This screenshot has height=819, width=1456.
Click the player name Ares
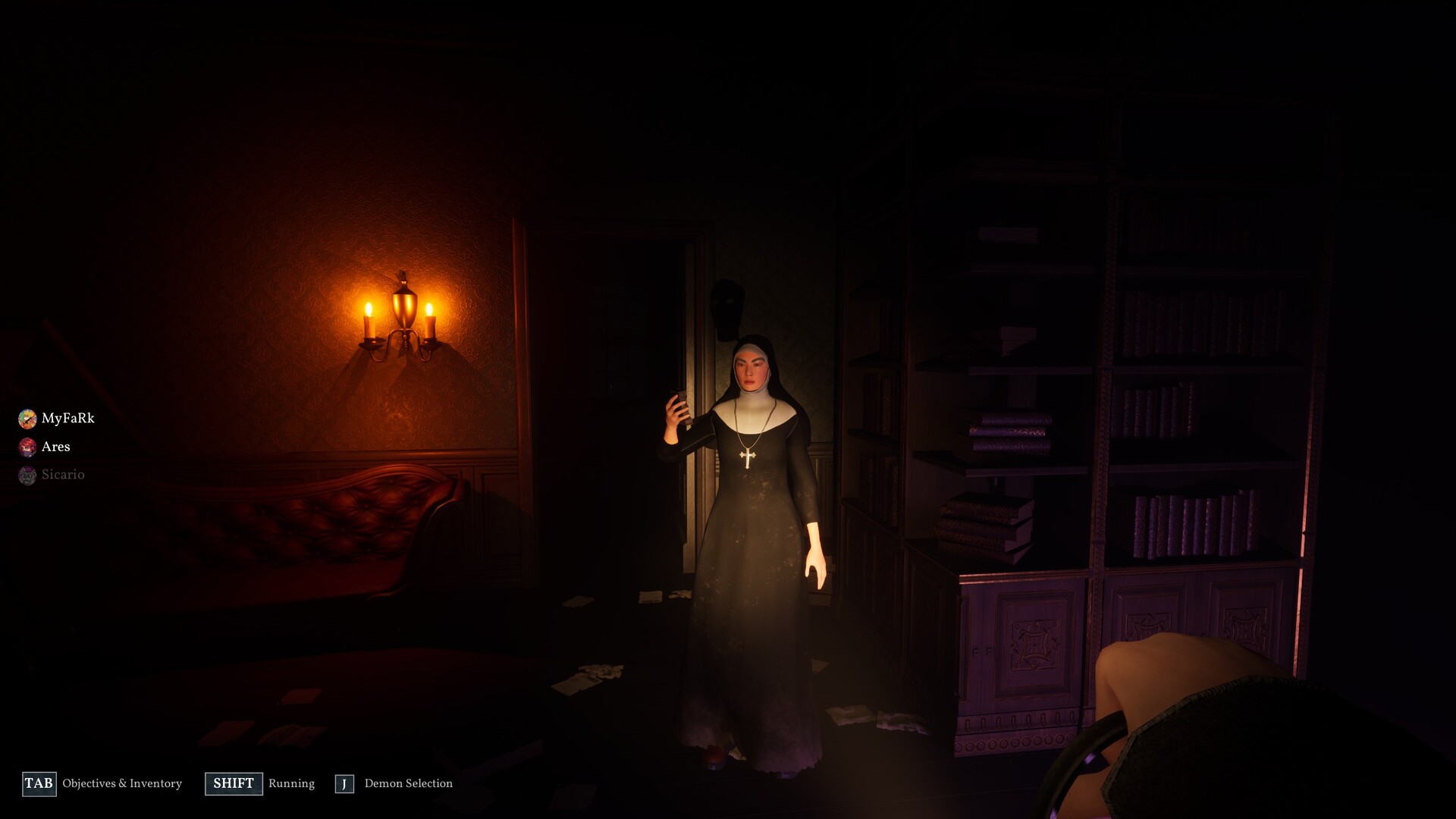click(x=55, y=447)
